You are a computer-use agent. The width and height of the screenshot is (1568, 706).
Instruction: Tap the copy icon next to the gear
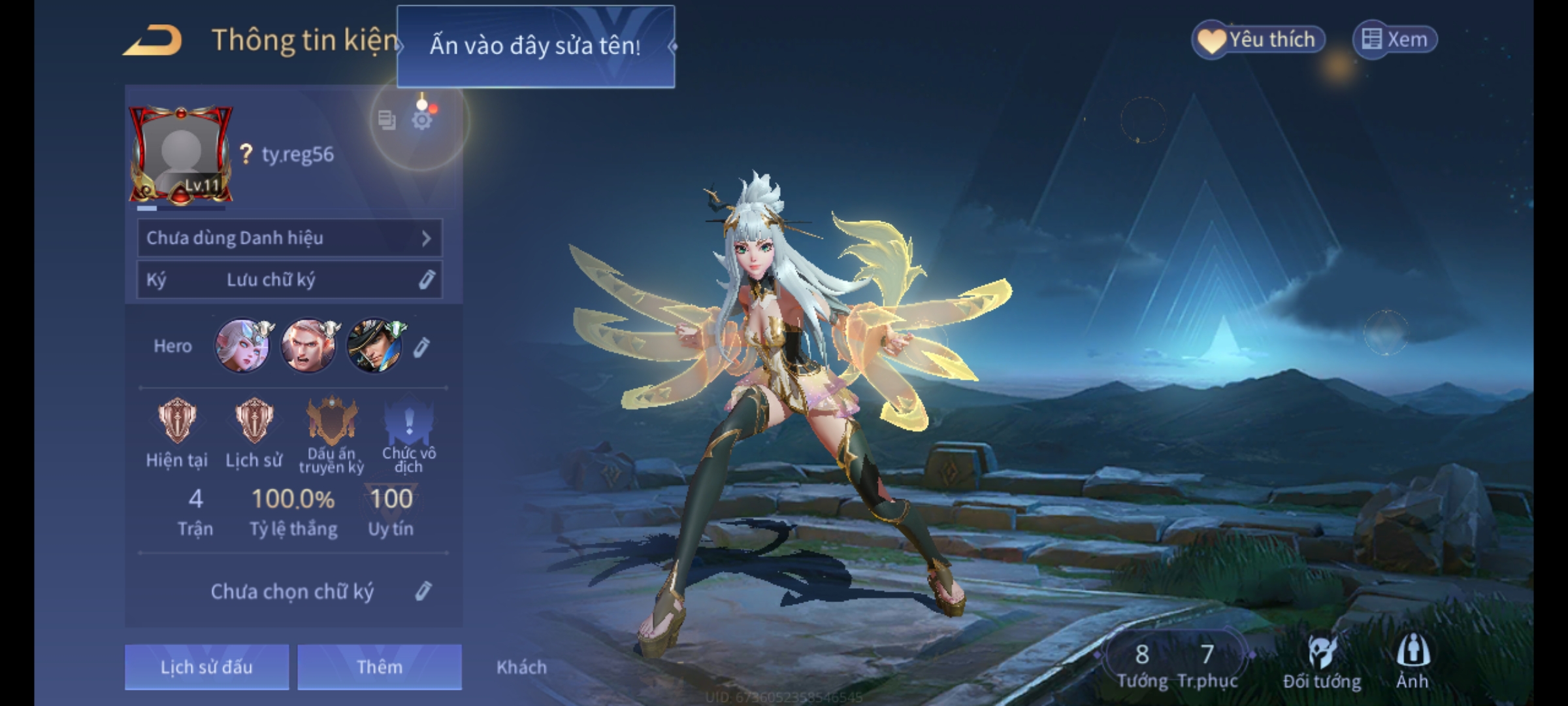pos(387,120)
